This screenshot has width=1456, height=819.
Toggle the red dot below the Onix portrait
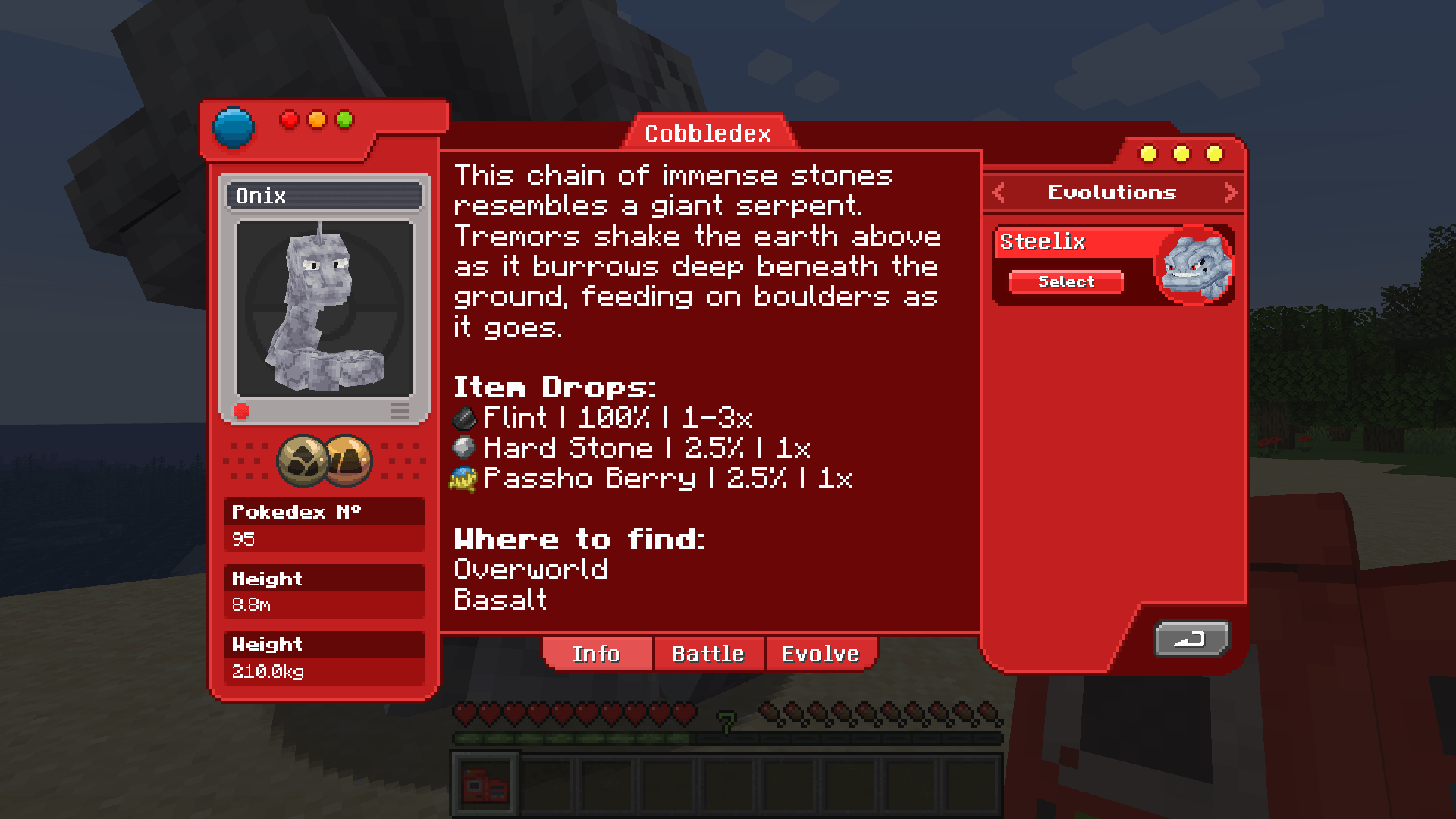click(242, 412)
